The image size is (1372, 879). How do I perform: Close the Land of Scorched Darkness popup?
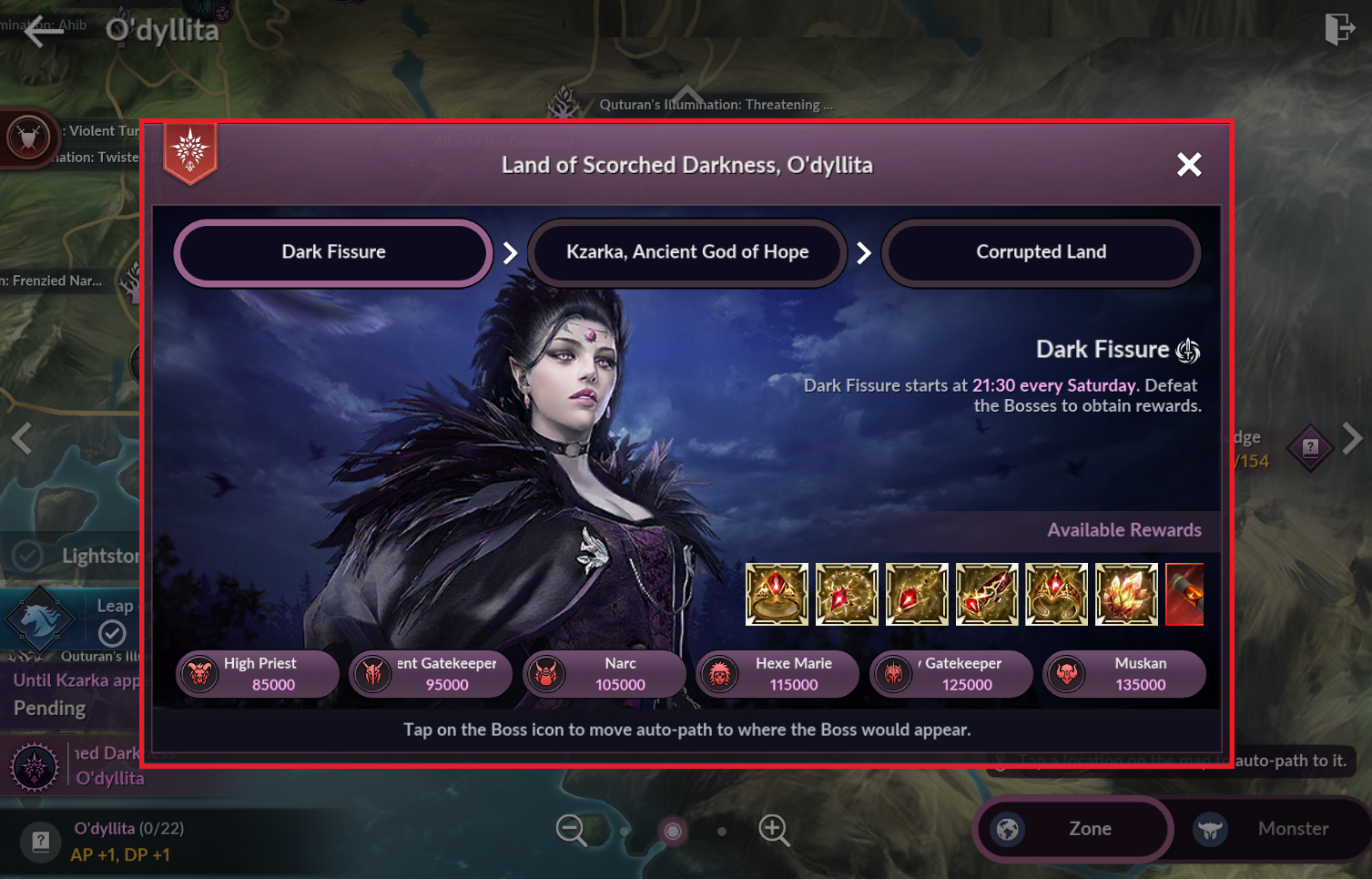click(1188, 165)
